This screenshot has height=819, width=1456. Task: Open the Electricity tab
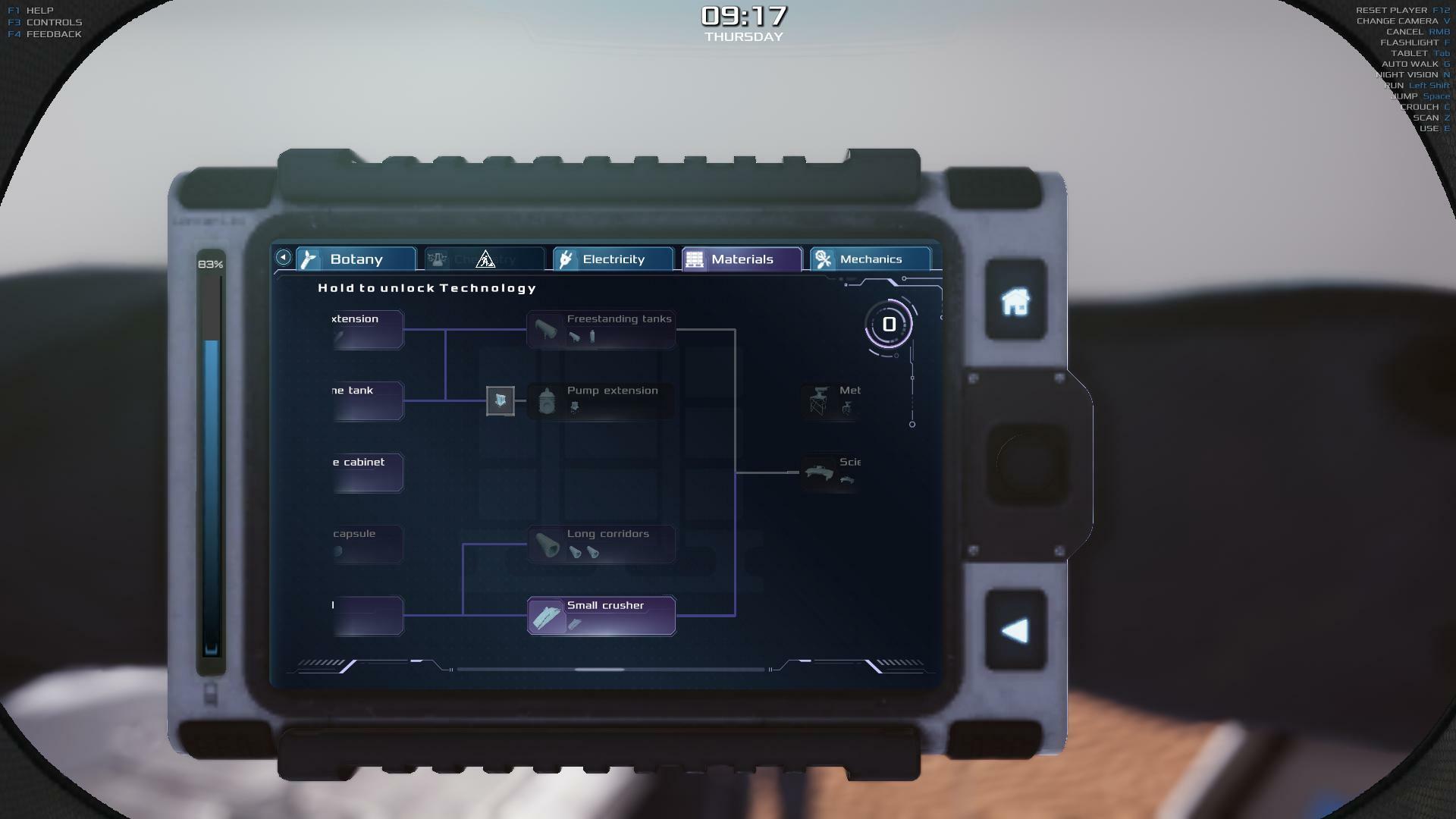(x=613, y=259)
